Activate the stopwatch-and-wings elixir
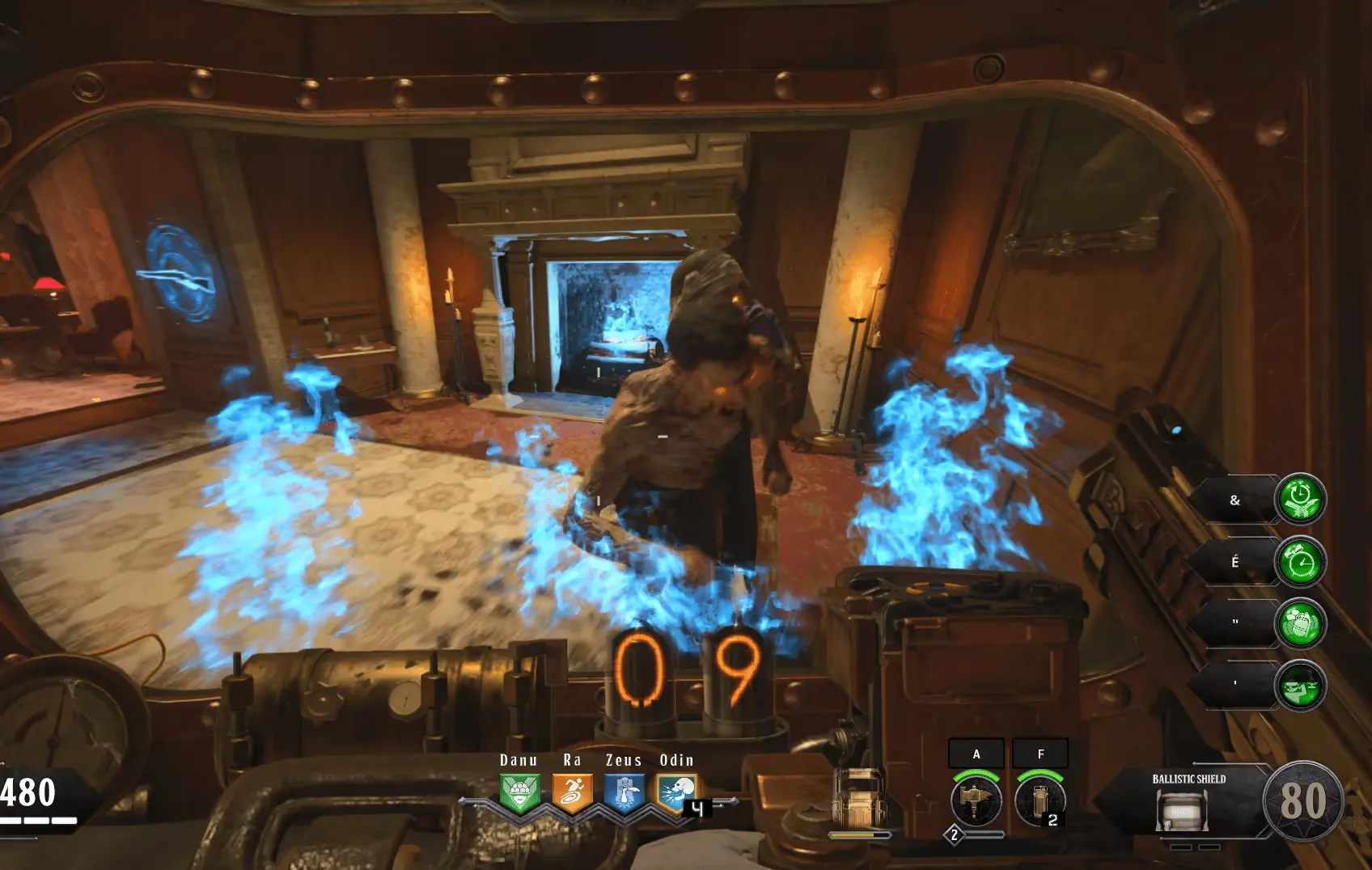Viewport: 1372px width, 870px height. tap(1300, 500)
